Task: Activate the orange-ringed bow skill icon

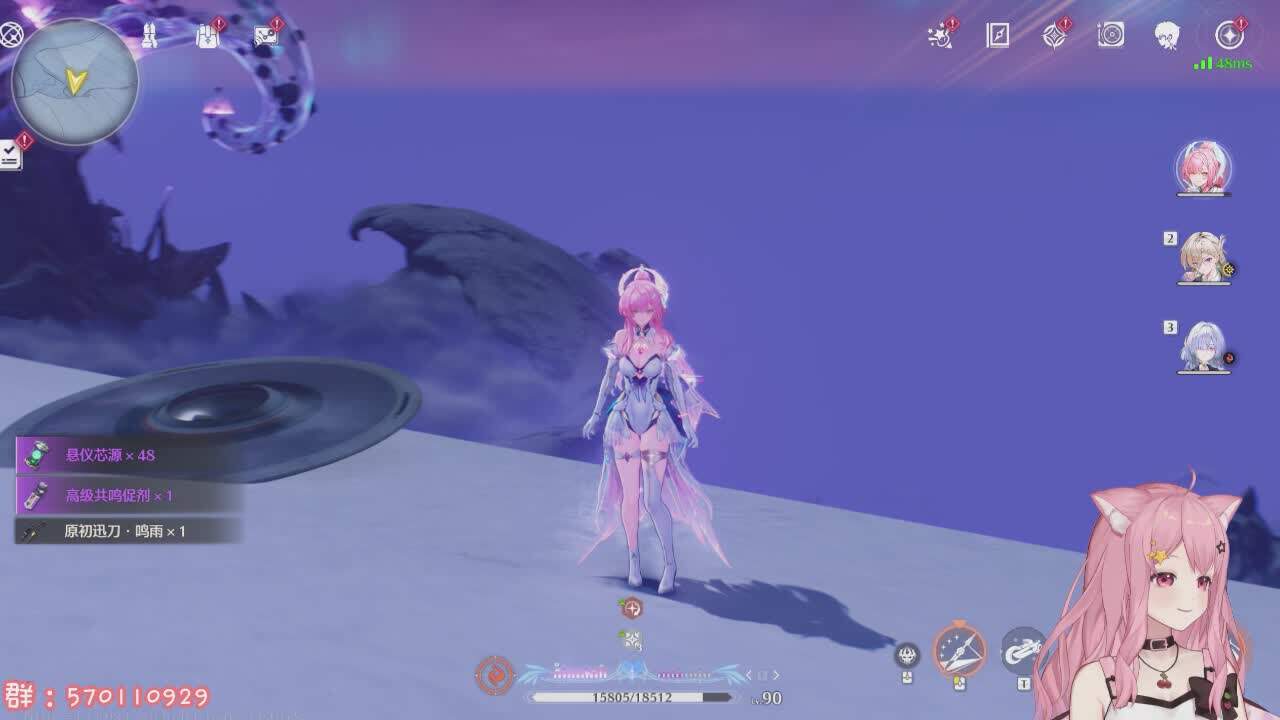Action: 959,650
